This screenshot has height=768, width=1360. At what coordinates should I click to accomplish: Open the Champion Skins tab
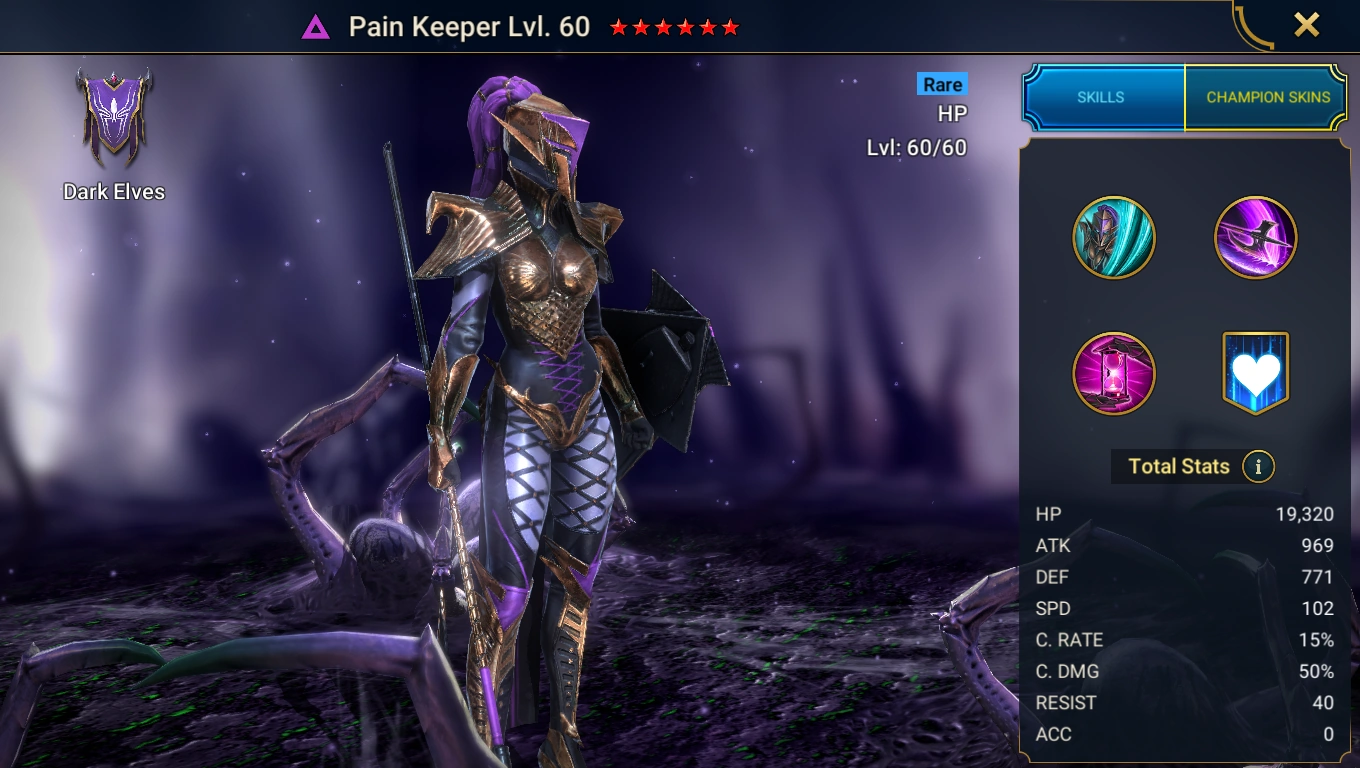coord(1267,97)
